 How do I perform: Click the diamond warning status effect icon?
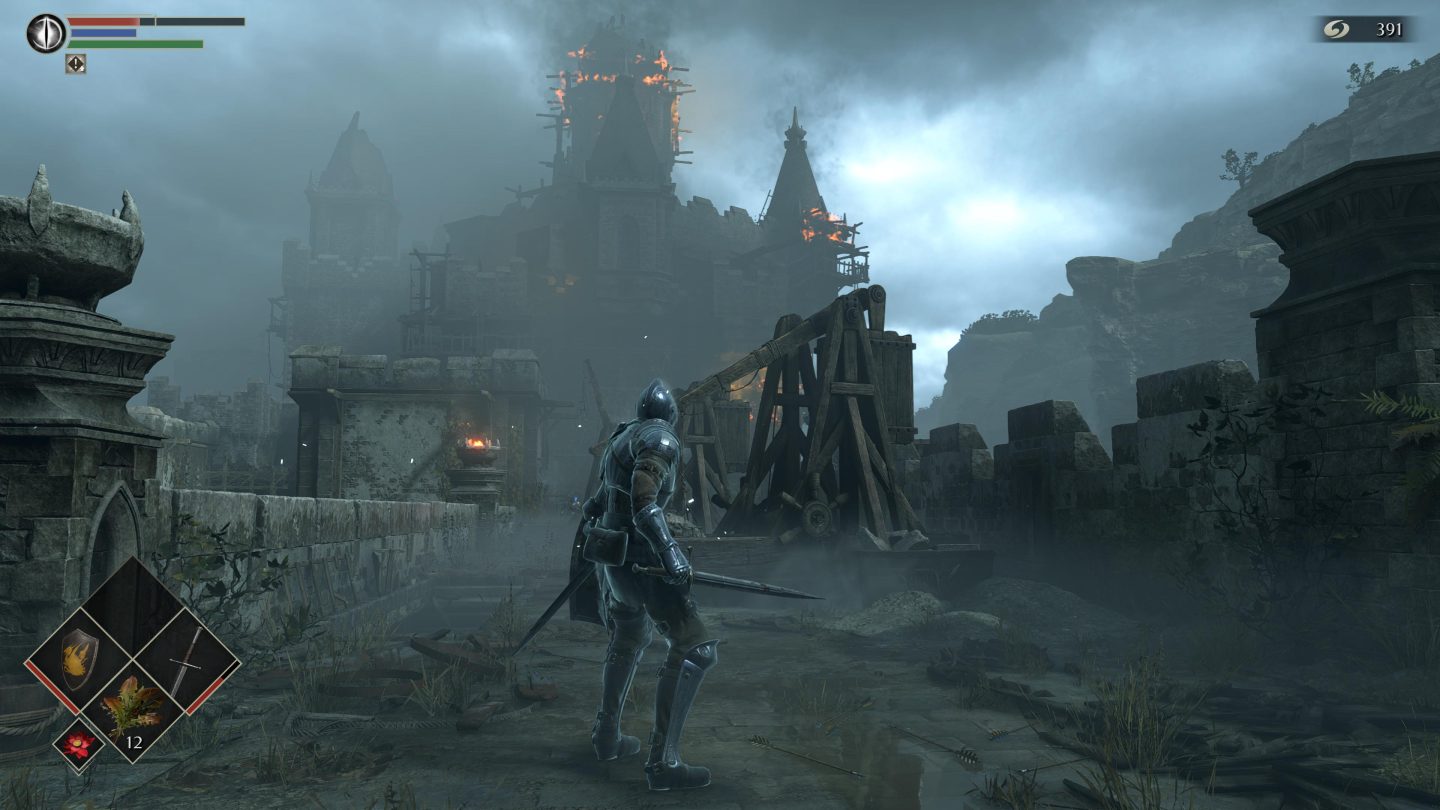tap(75, 63)
